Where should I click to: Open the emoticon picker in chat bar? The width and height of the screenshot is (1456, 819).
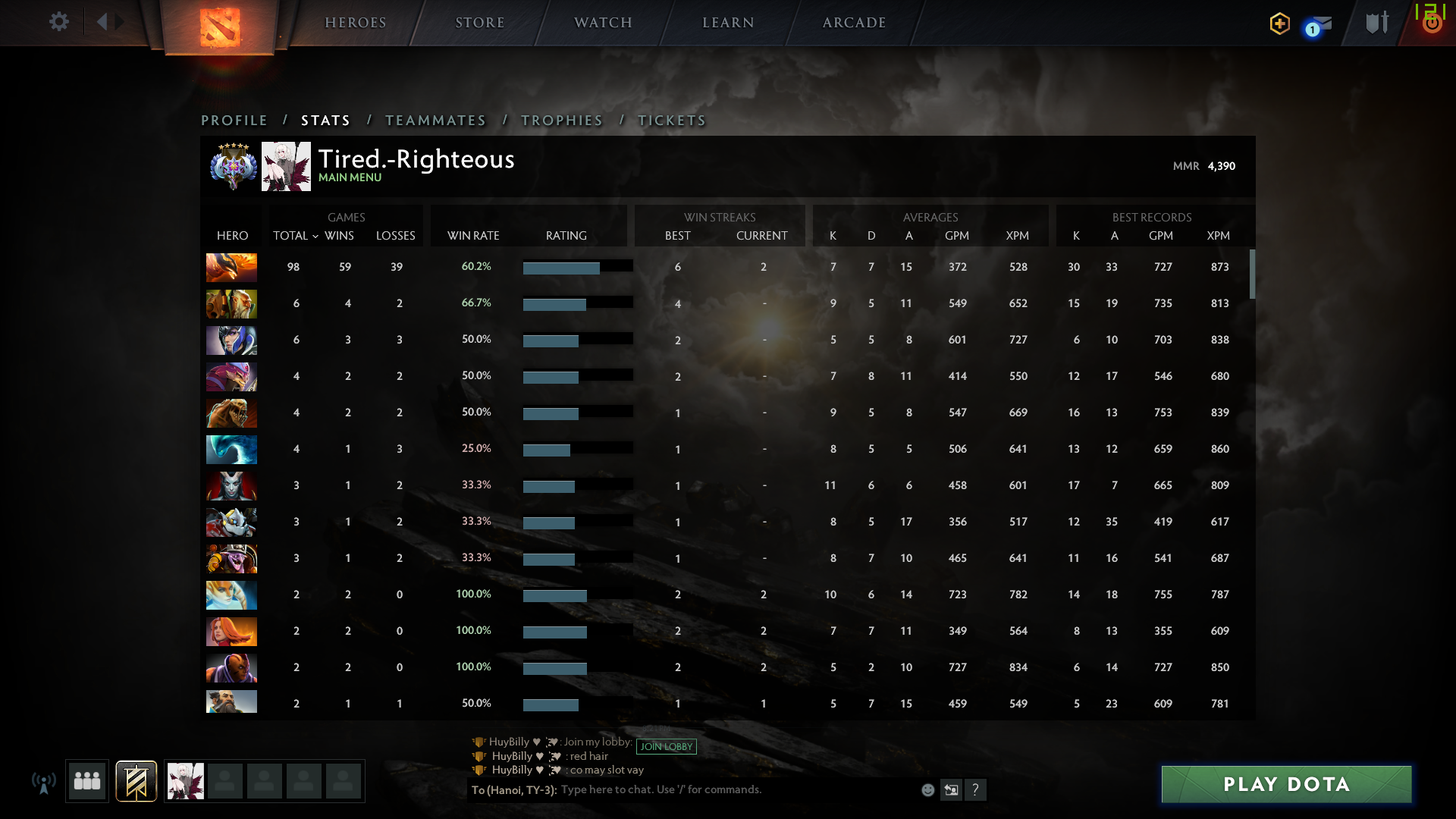coord(928,789)
